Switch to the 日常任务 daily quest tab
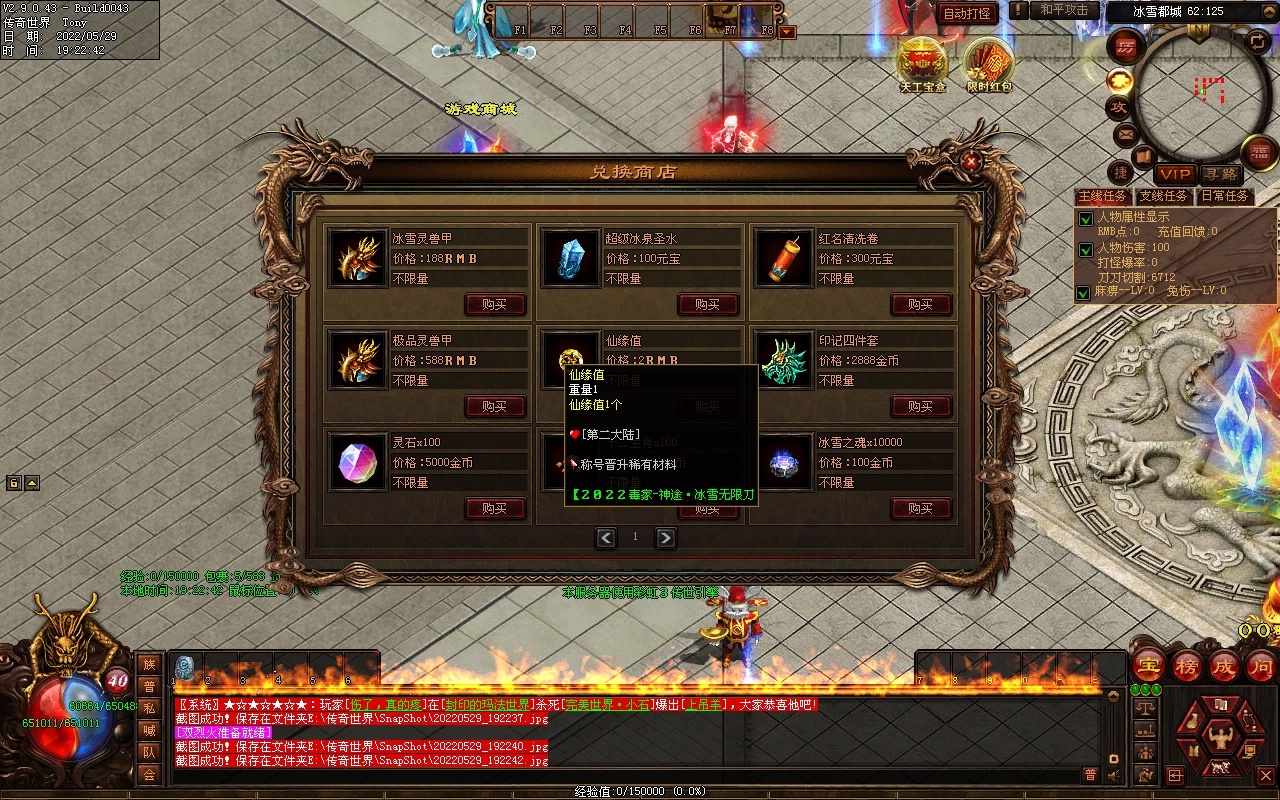Viewport: 1280px width, 800px height. tap(1225, 197)
